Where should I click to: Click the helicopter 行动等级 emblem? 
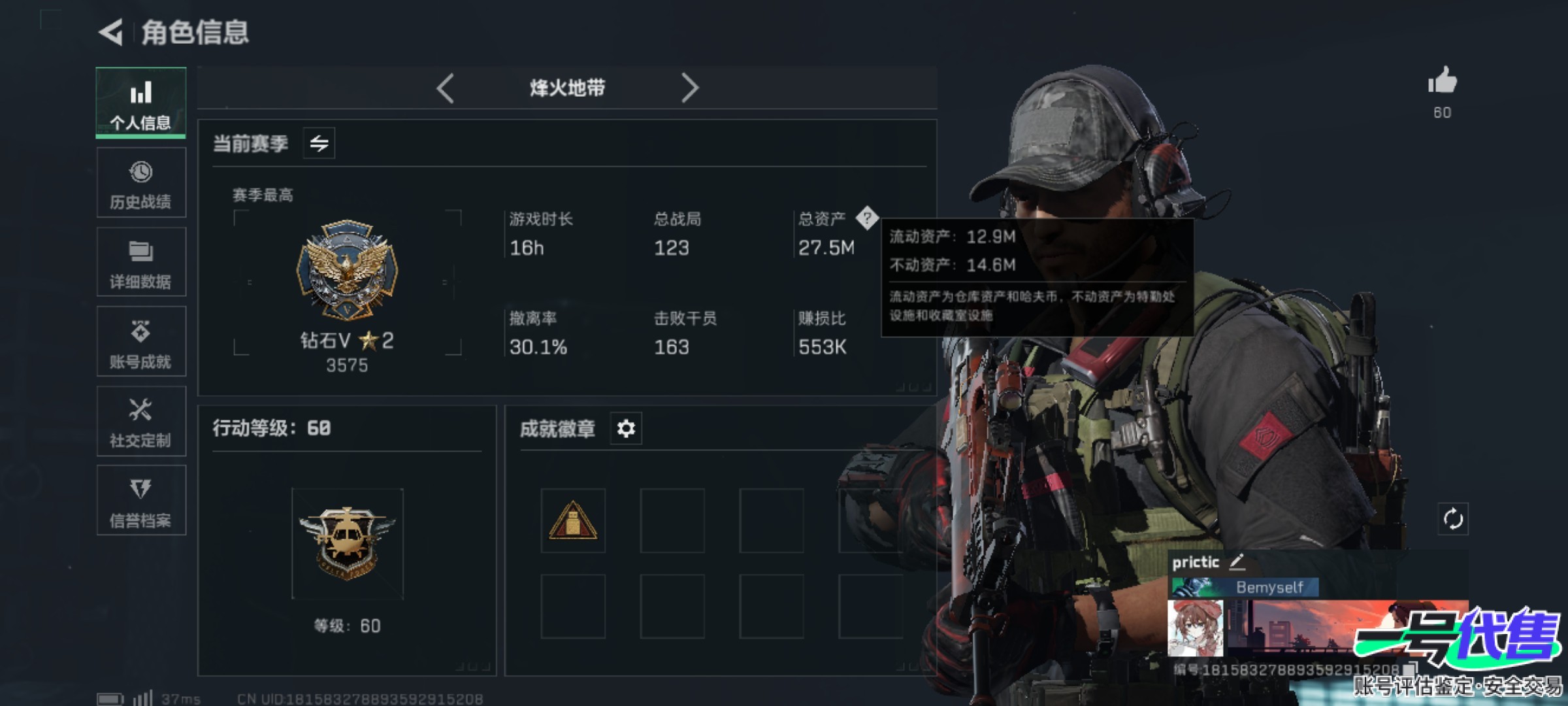pyautogui.click(x=347, y=543)
